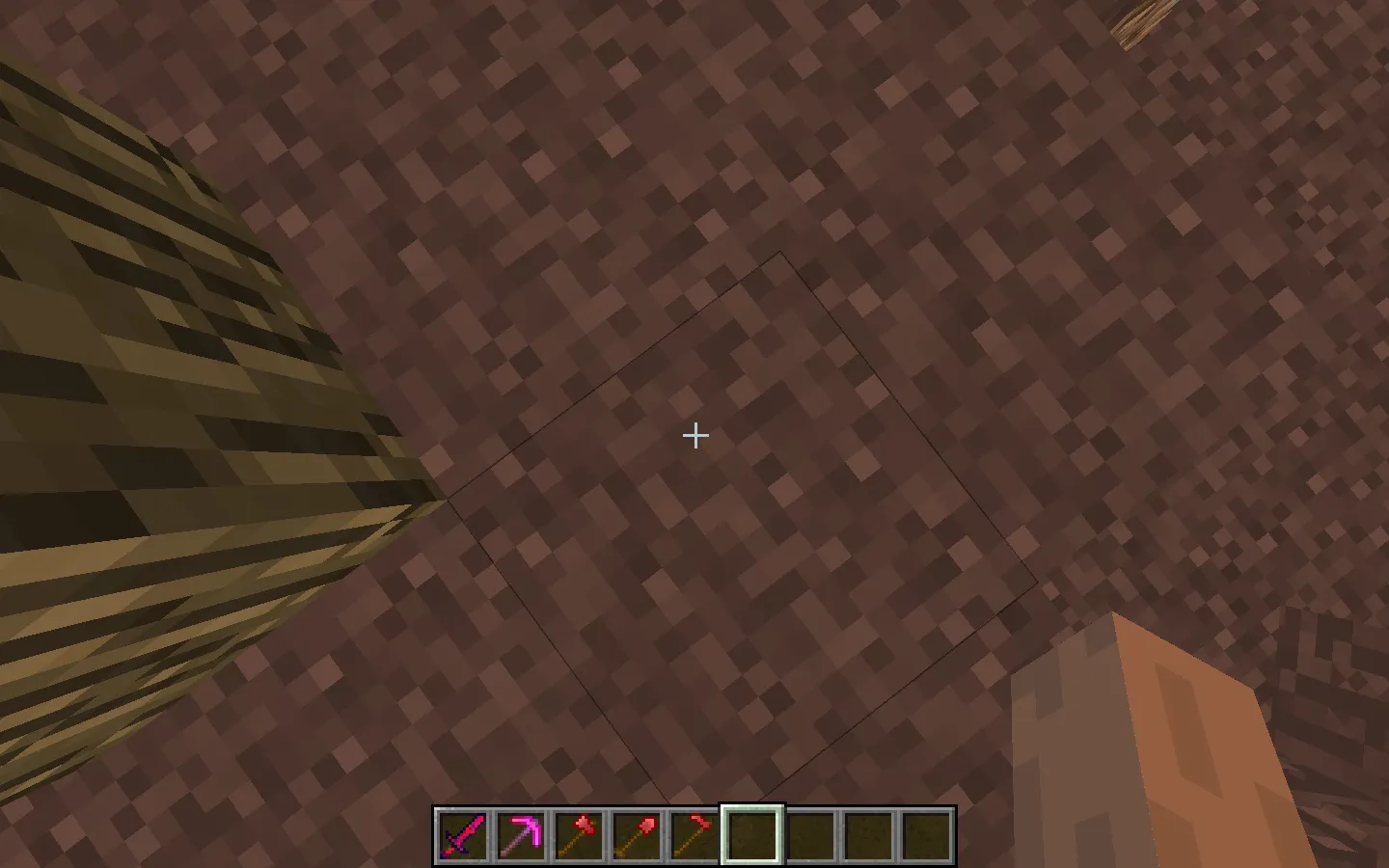
Task: Click the crosshair in the screen center
Action: tap(694, 436)
